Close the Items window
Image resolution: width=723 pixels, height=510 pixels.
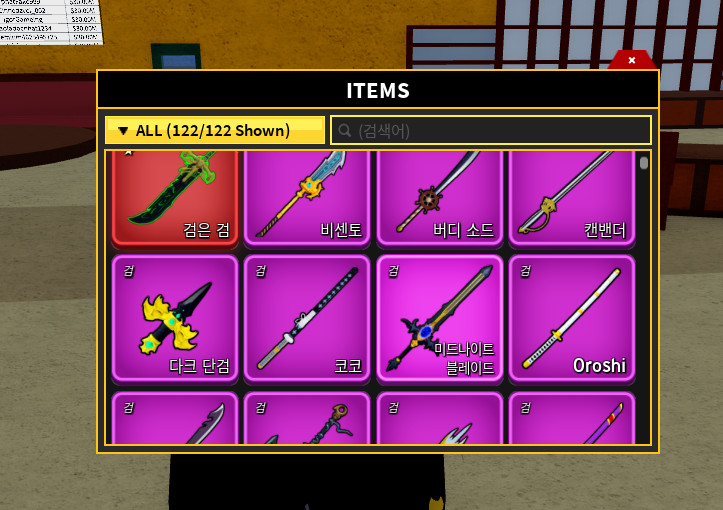pyautogui.click(x=632, y=60)
